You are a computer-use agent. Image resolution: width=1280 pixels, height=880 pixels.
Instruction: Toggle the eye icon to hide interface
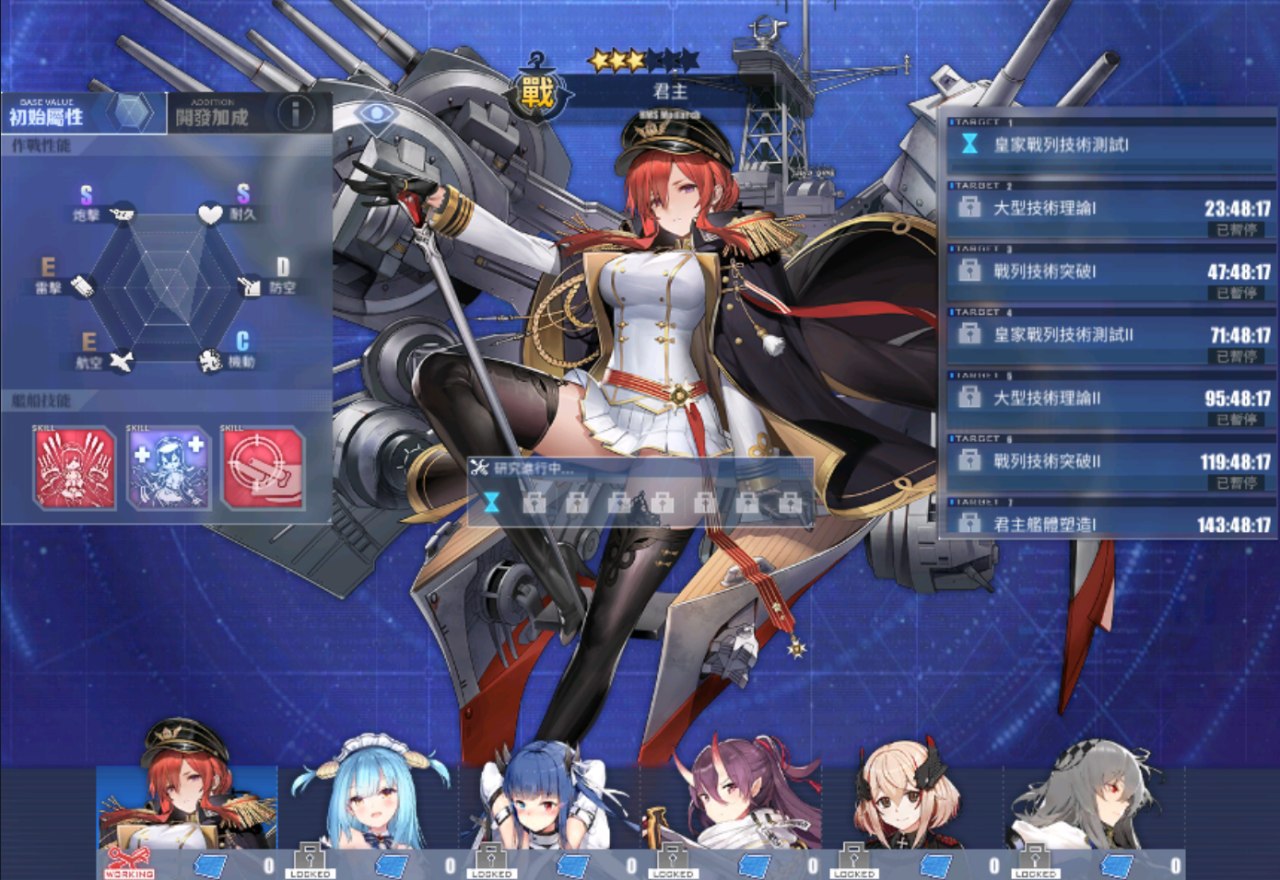(375, 113)
